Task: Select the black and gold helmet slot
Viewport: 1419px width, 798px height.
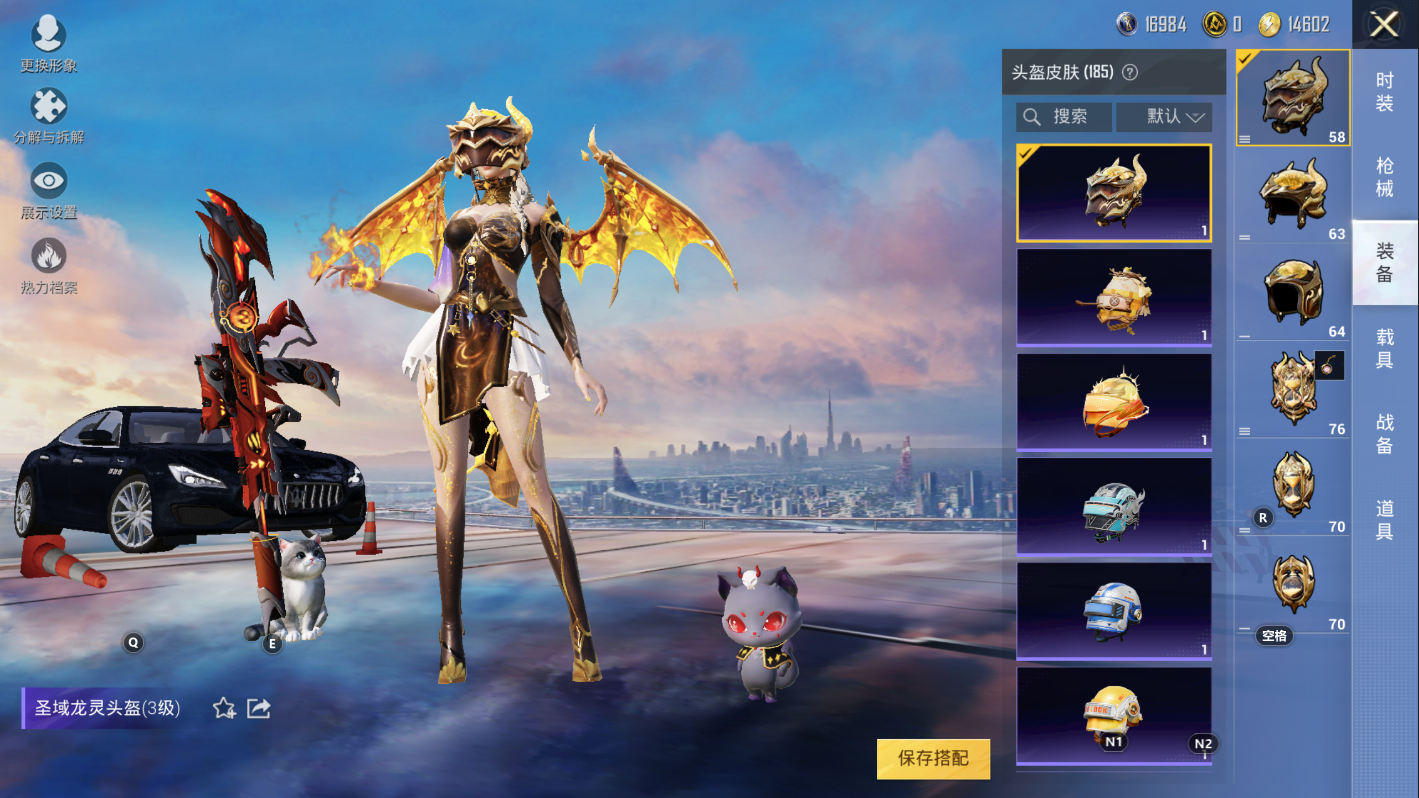Action: (x=1293, y=291)
